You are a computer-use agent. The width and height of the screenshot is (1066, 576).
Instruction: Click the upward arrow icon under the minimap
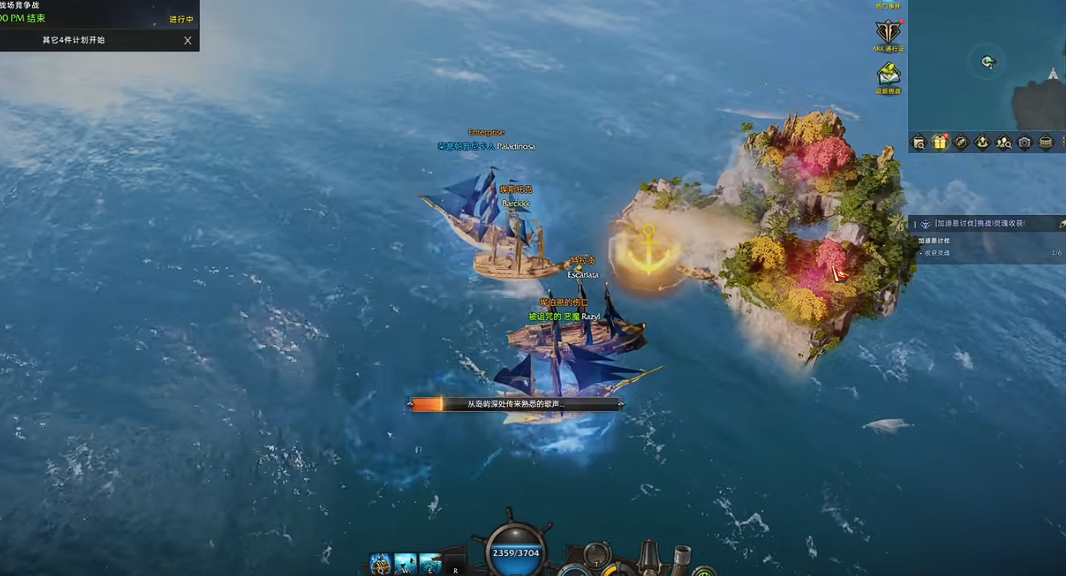point(982,143)
